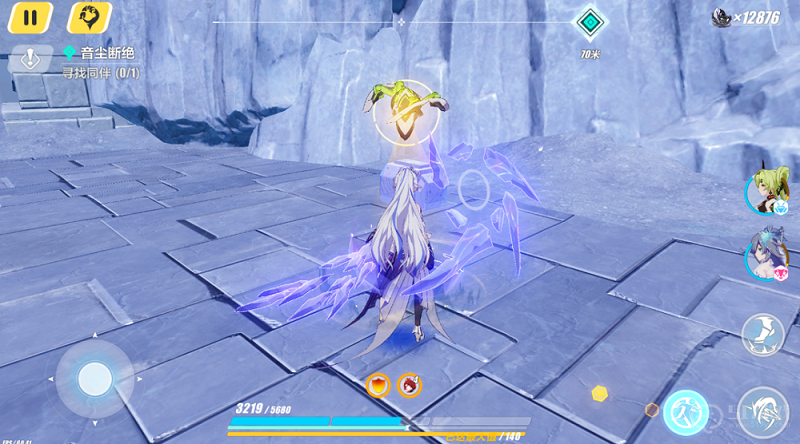Image resolution: width=800 pixels, height=444 pixels.
Task: Open the yellow beast-head icon button
Action: tap(89, 18)
